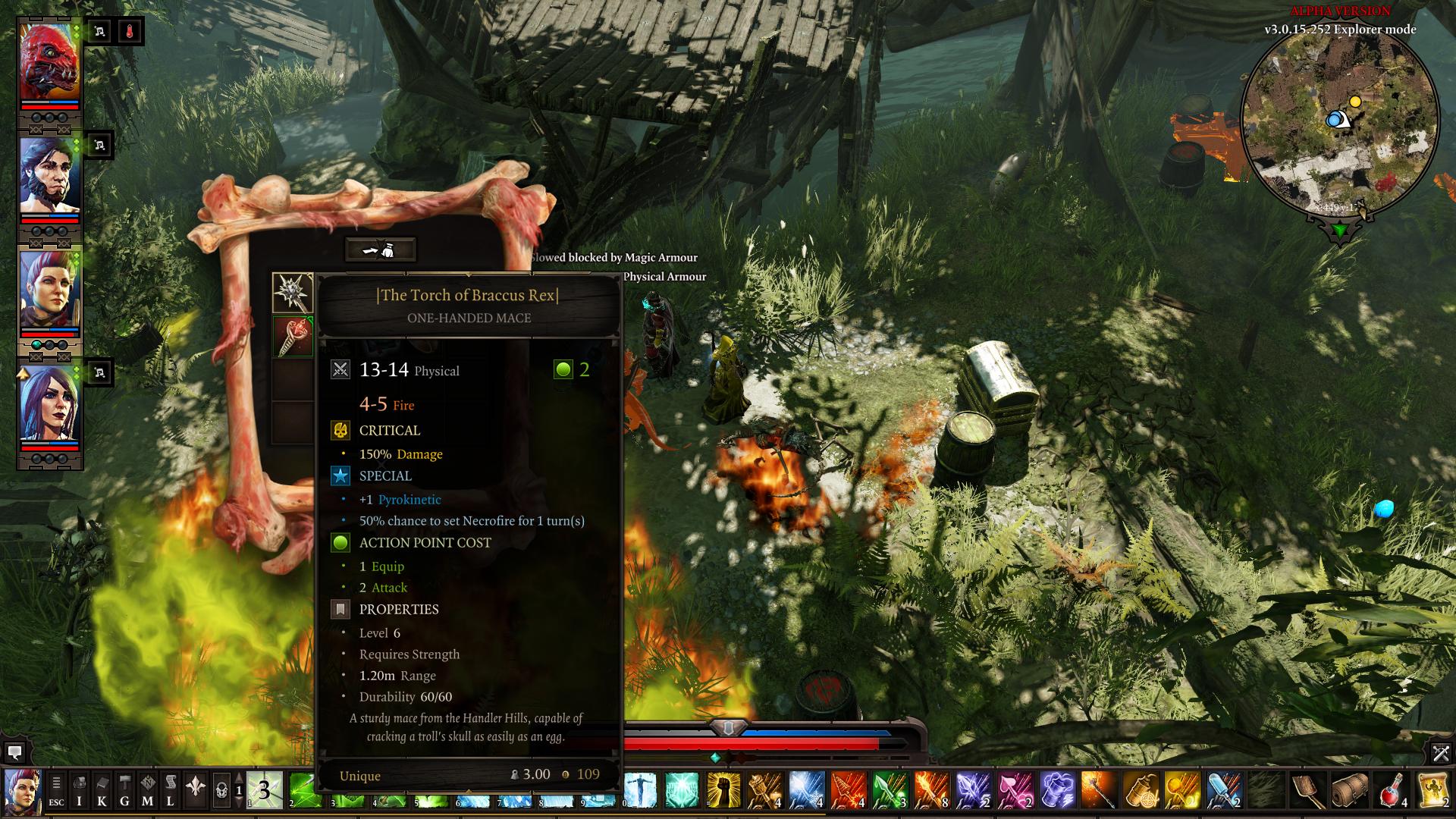Image resolution: width=1456 pixels, height=819 pixels.
Task: Select the purple-haired woman party portrait
Action: [49, 403]
